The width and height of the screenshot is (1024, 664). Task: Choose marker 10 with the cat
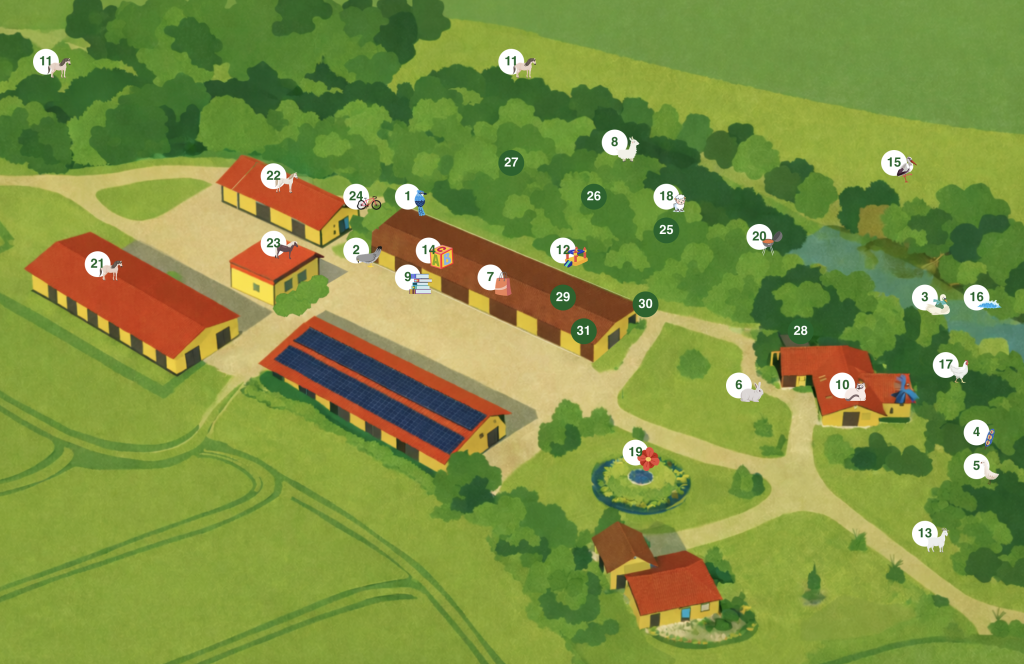(843, 385)
